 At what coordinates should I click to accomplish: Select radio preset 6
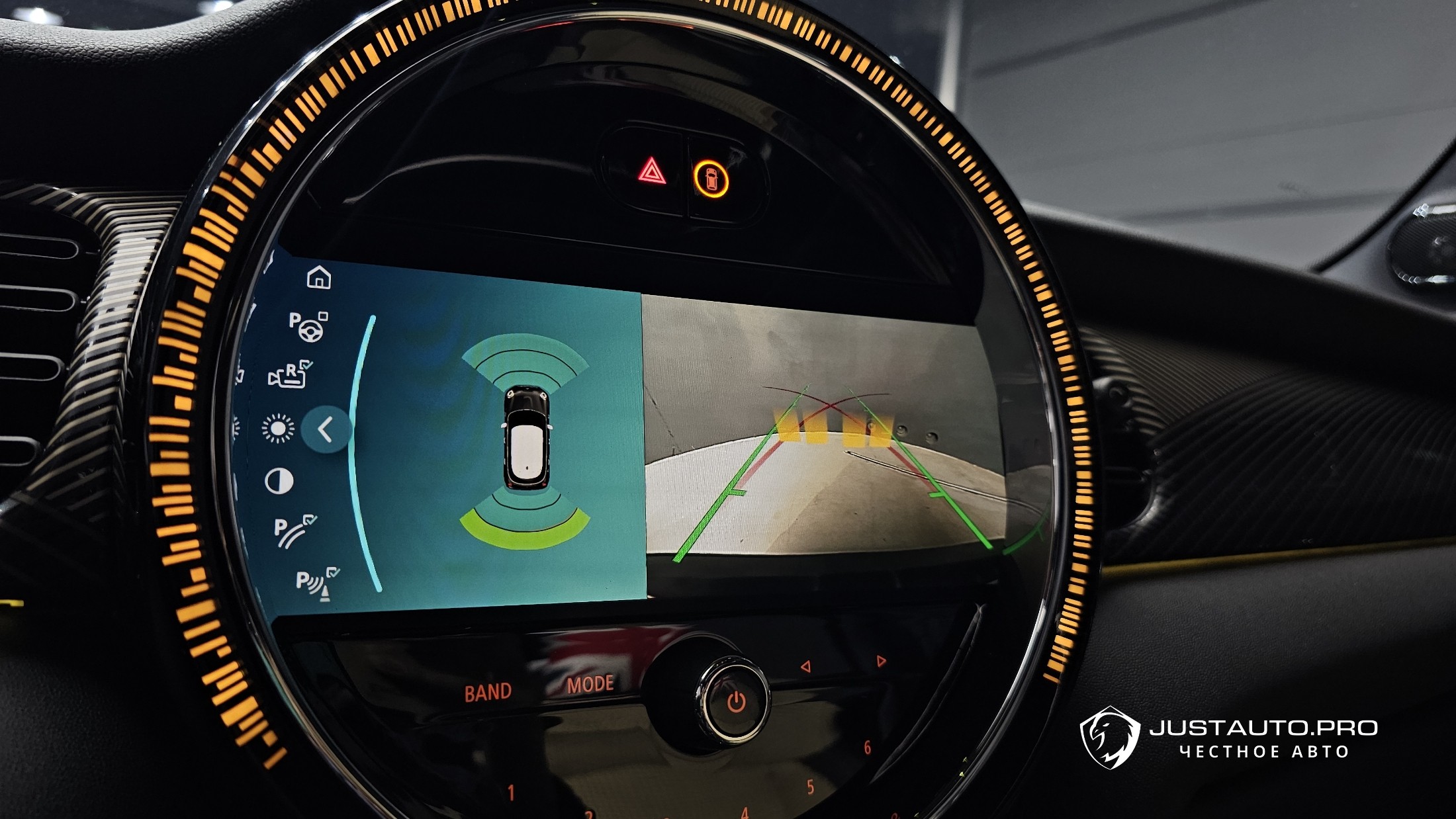click(867, 748)
